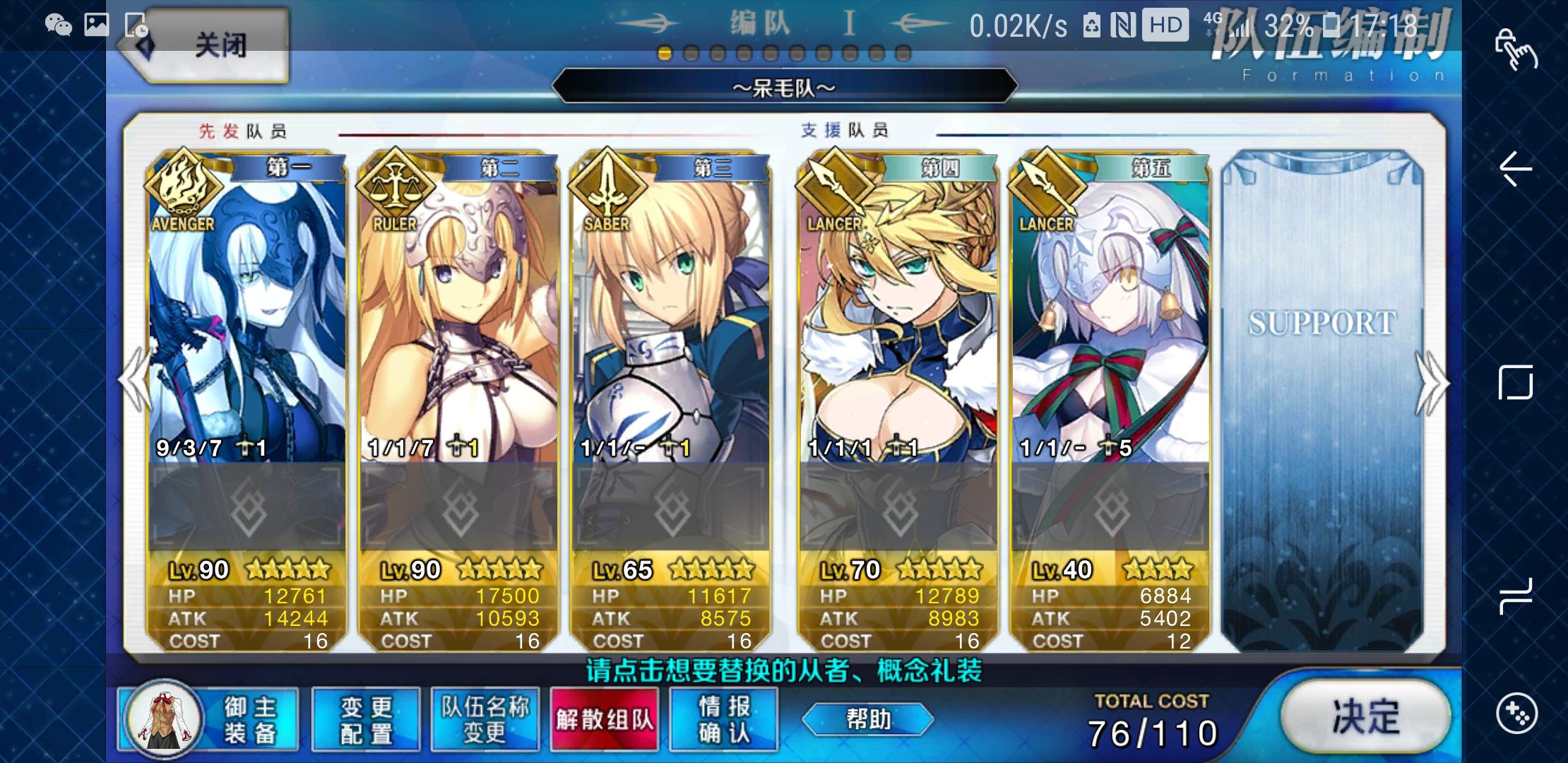Select the Avenger servant card
The width and height of the screenshot is (1568, 763).
[x=247, y=318]
